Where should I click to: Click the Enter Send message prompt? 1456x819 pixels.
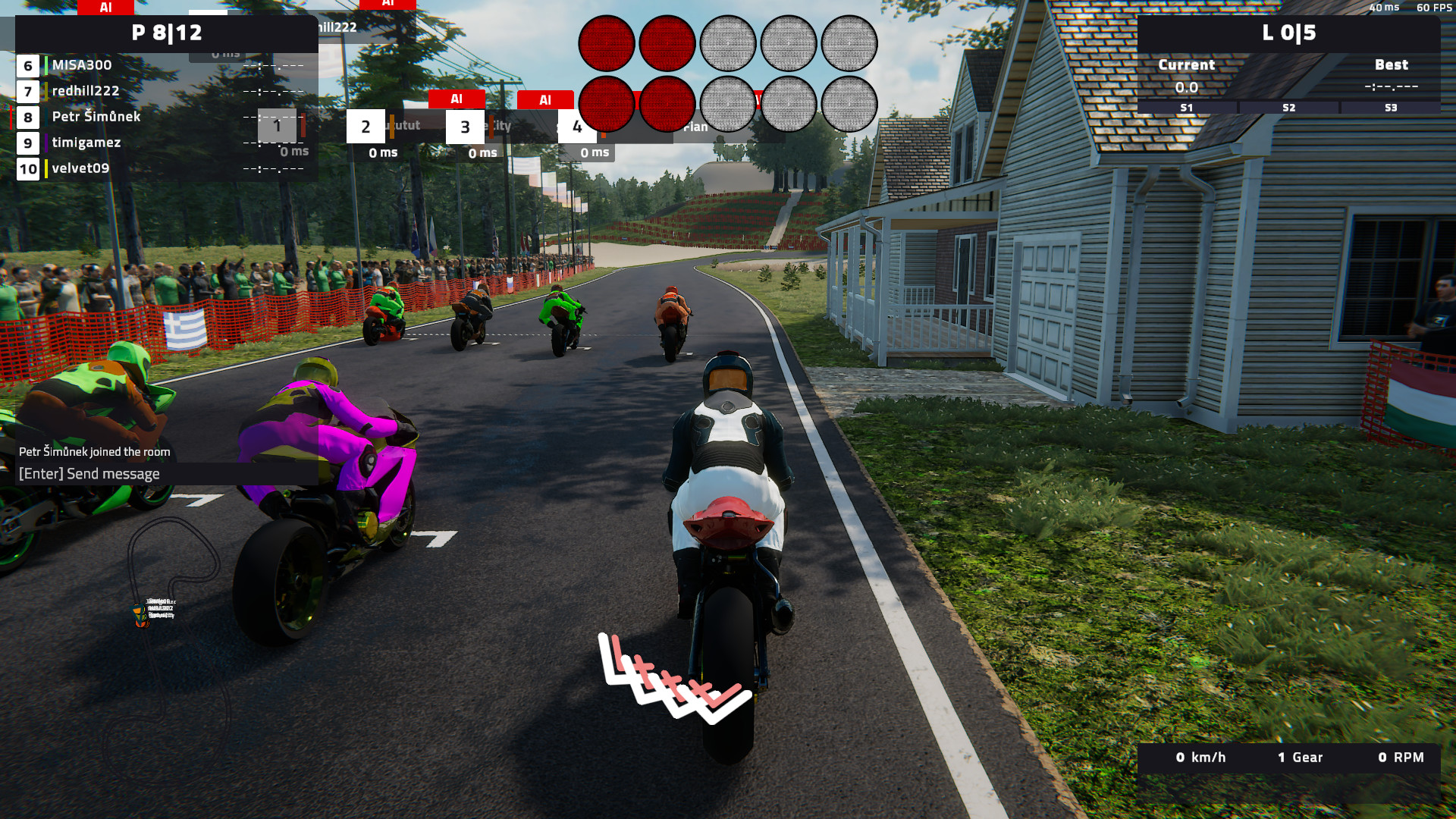tap(89, 473)
